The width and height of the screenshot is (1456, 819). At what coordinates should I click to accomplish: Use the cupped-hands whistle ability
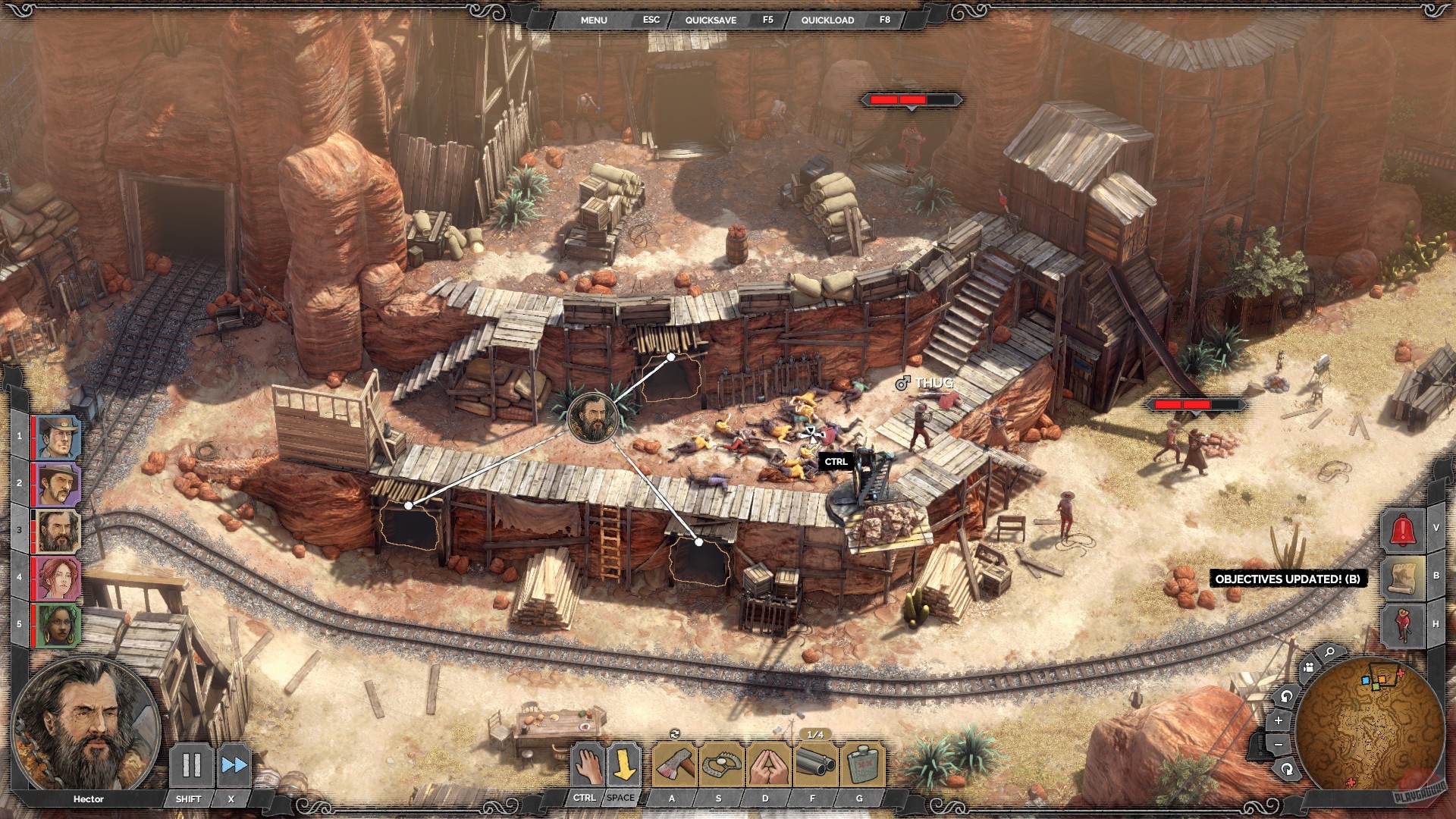point(767,765)
